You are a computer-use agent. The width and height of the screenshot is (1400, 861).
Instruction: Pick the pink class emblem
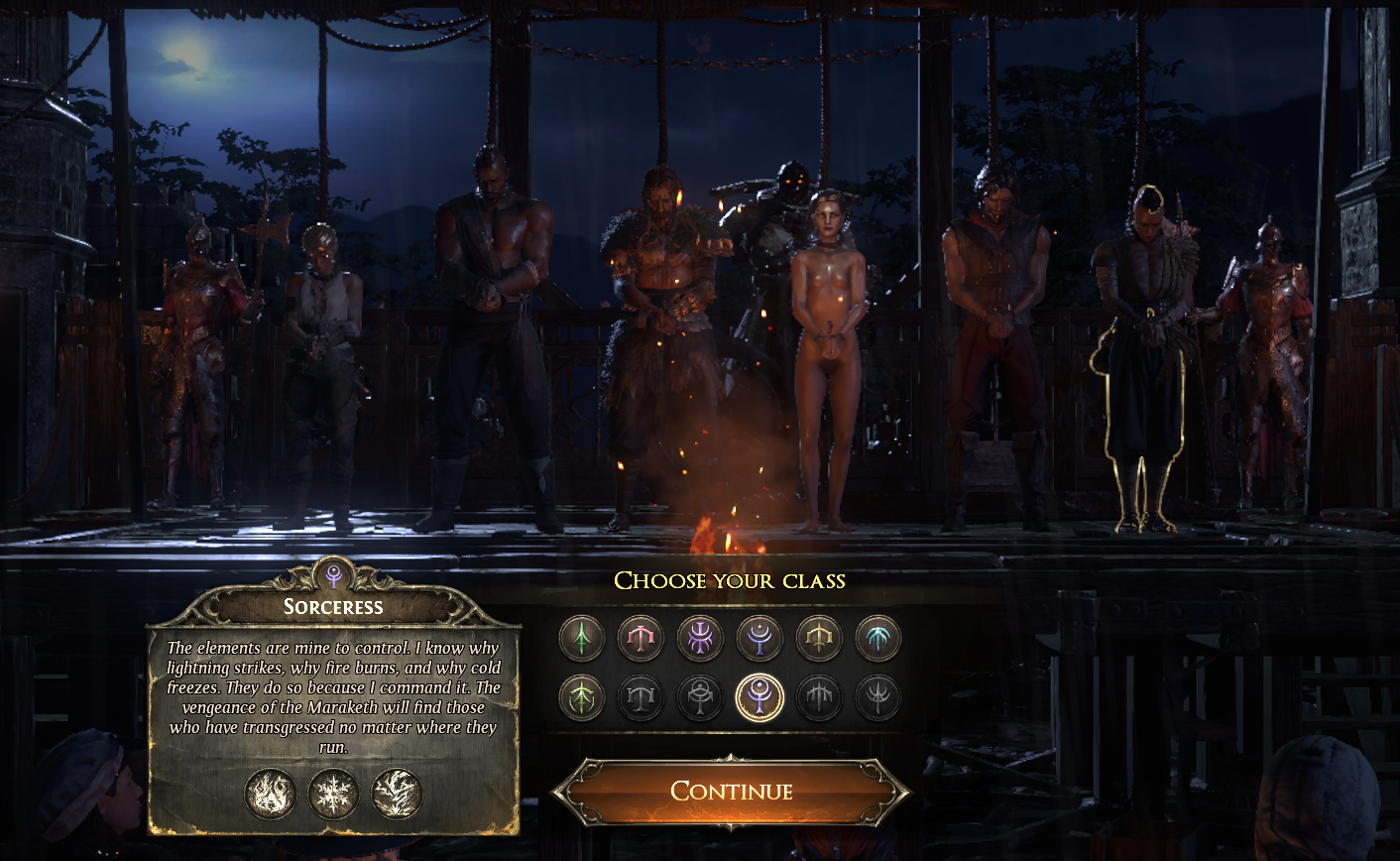point(641,638)
